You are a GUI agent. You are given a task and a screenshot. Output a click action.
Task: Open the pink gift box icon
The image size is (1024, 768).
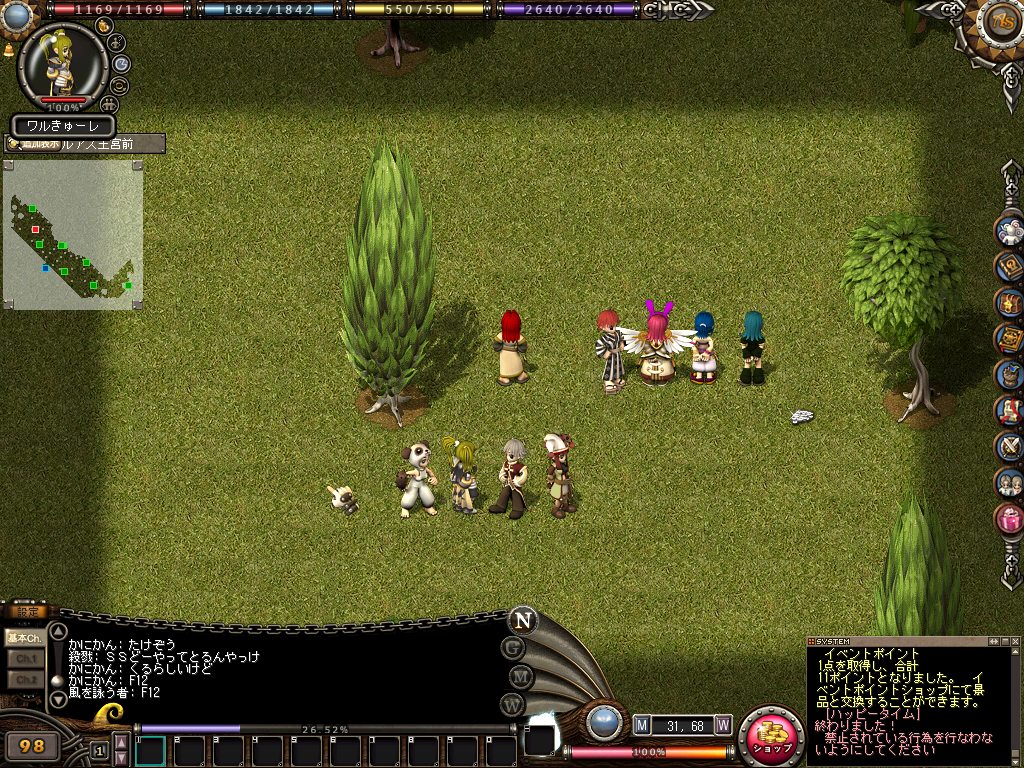[x=1008, y=518]
